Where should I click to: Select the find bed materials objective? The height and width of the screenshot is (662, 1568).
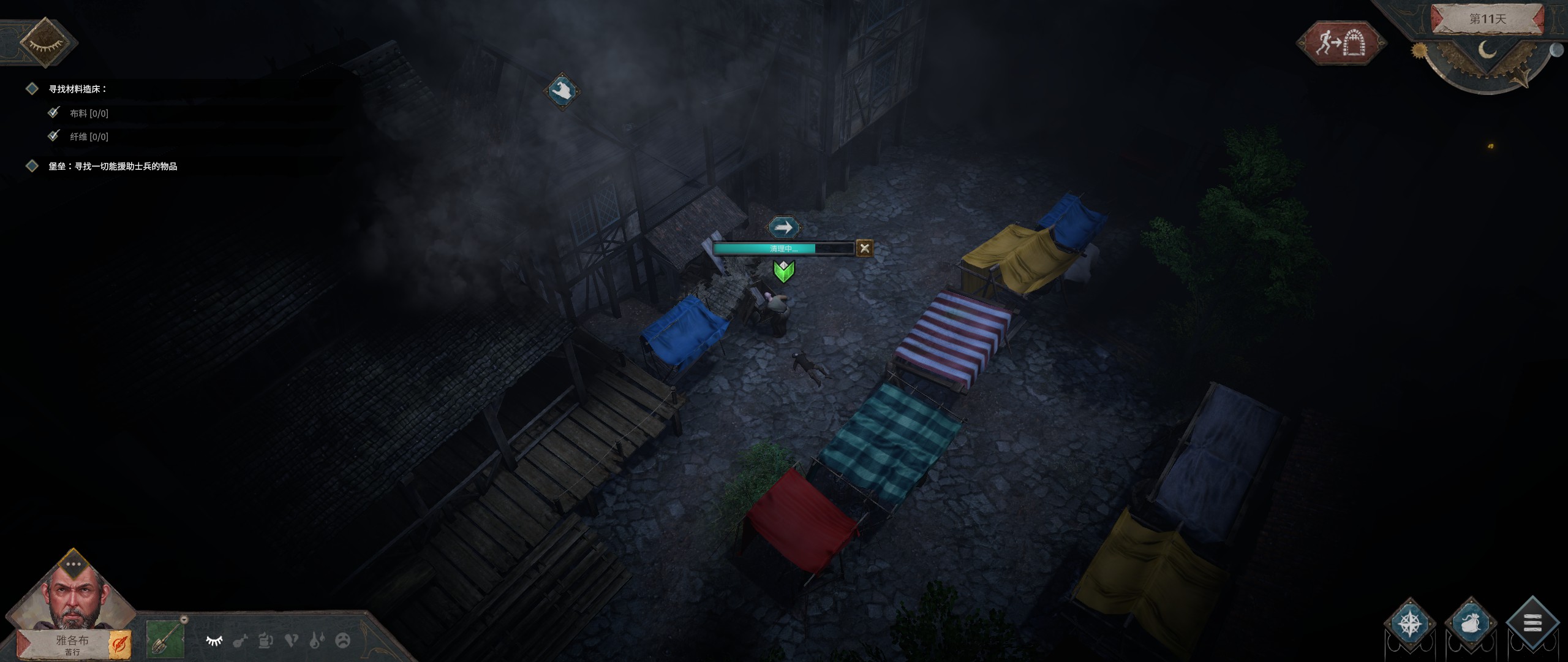point(78,89)
